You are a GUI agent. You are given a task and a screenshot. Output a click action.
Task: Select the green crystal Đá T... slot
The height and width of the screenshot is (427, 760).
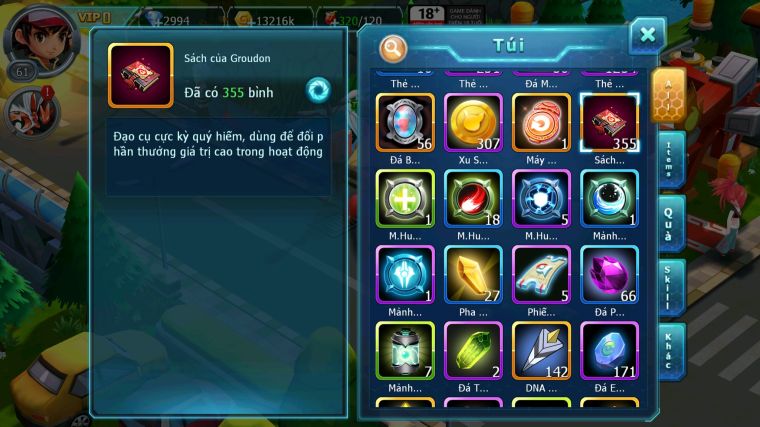473,349
